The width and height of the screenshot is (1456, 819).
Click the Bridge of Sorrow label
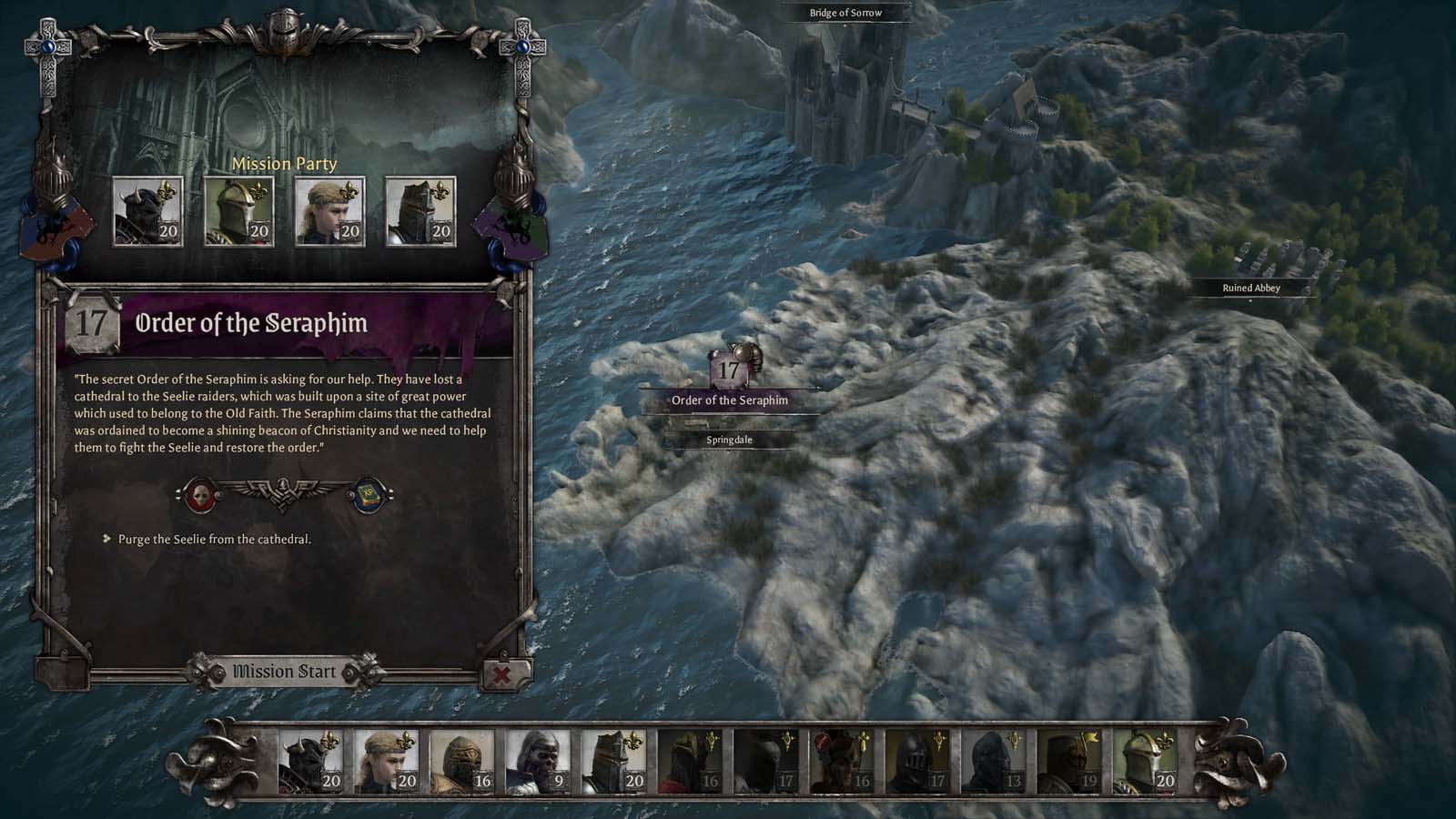tap(847, 13)
